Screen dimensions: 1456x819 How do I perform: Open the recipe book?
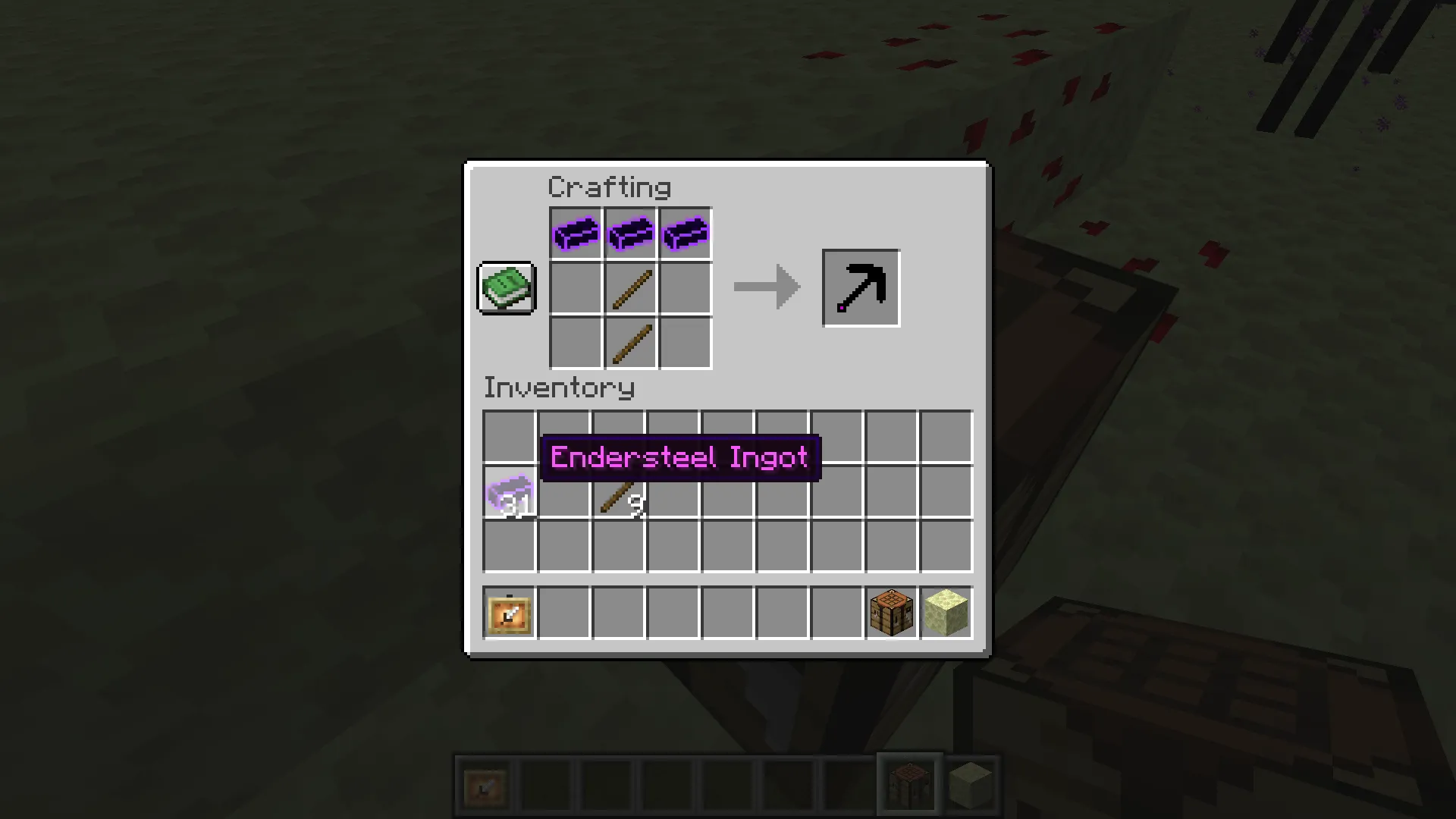(x=506, y=287)
